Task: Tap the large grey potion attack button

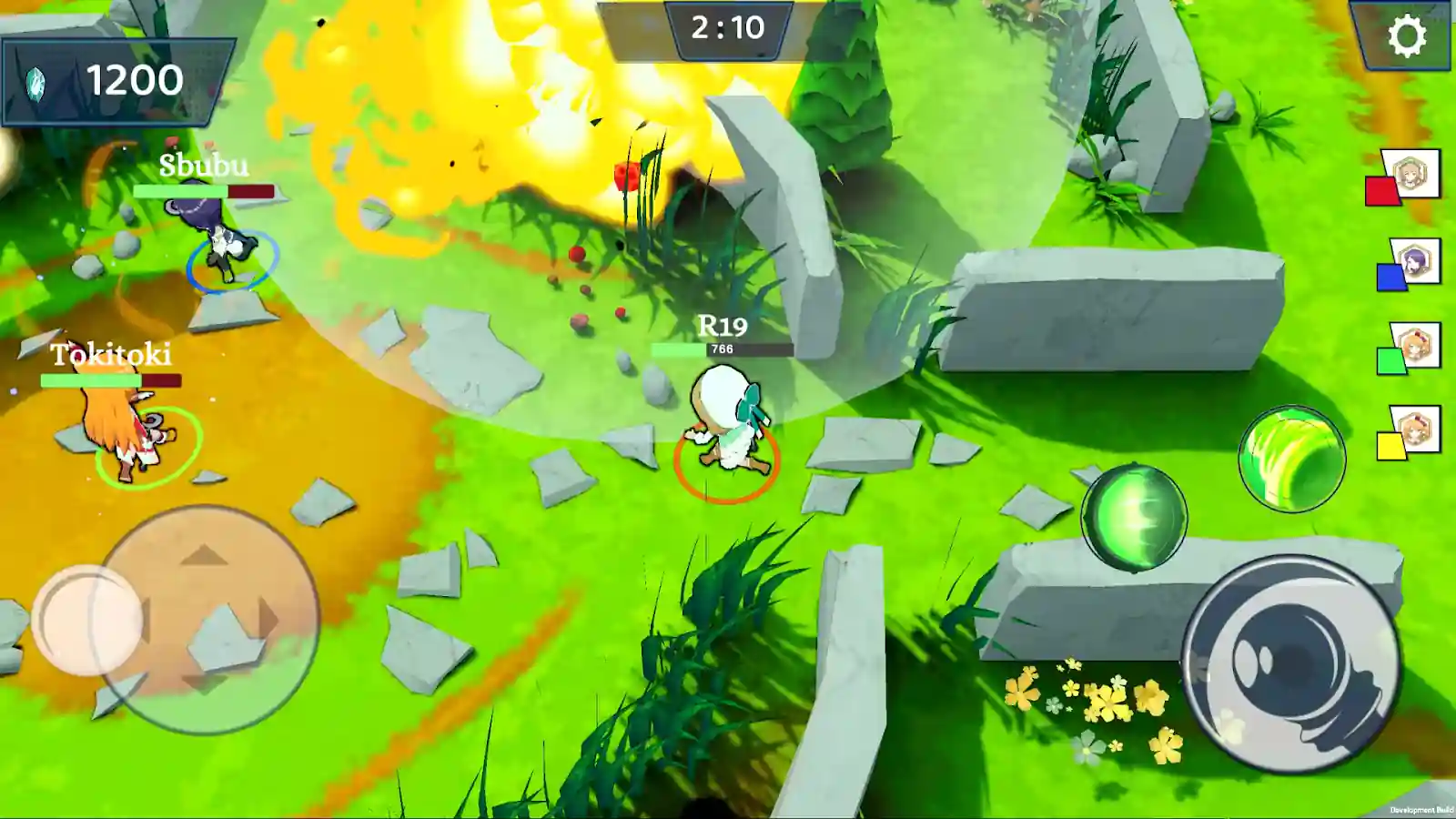Action: 1291,663
